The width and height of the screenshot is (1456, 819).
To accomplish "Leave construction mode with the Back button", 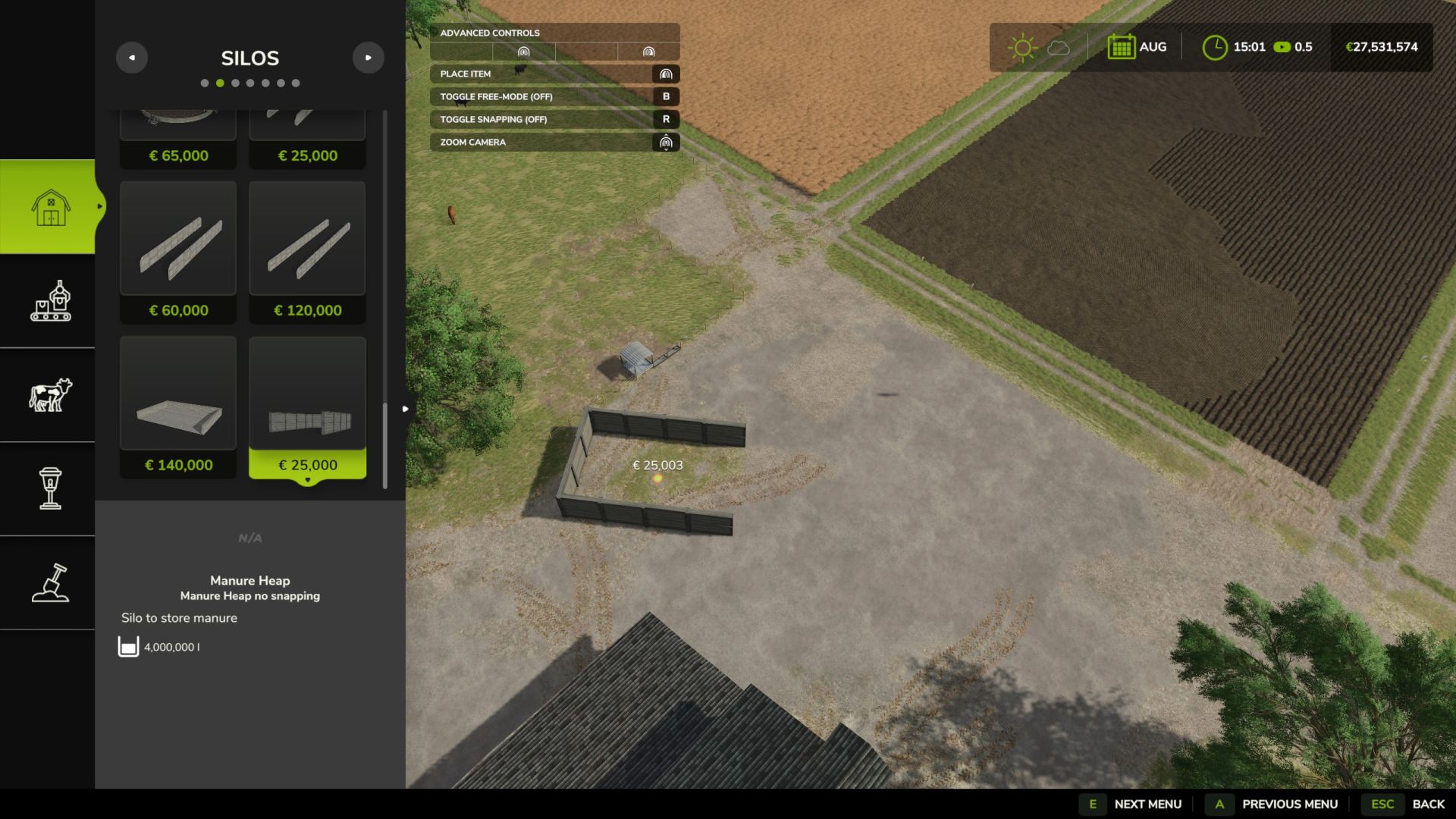I will (x=1409, y=804).
